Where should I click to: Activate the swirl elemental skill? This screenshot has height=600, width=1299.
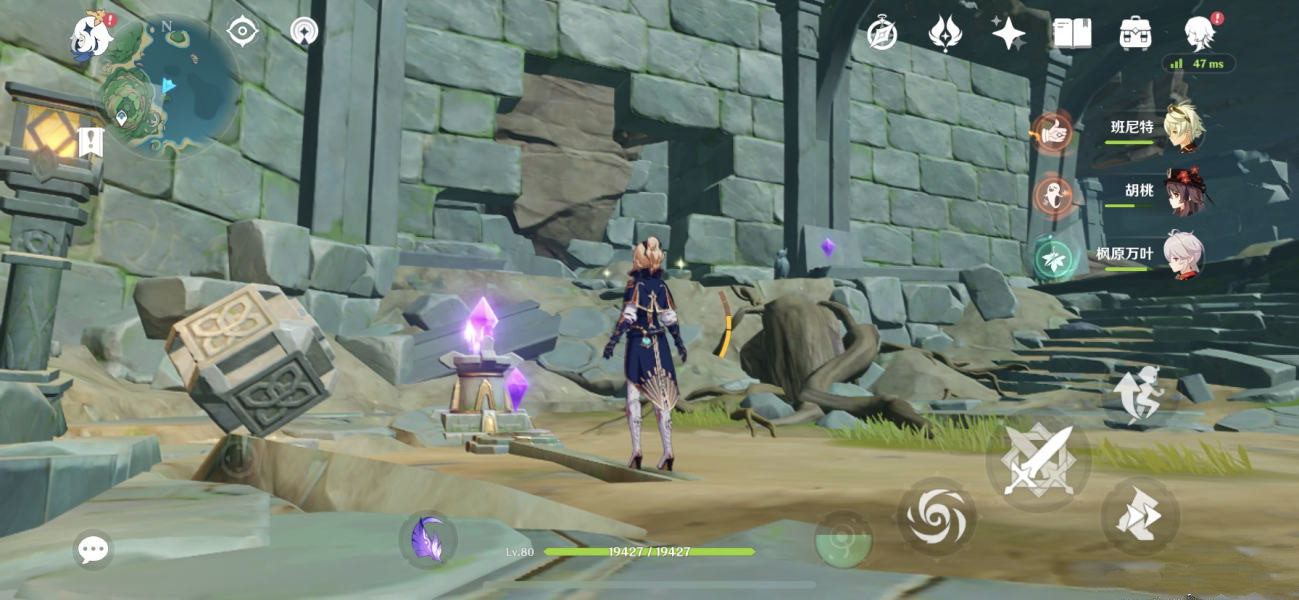(936, 516)
